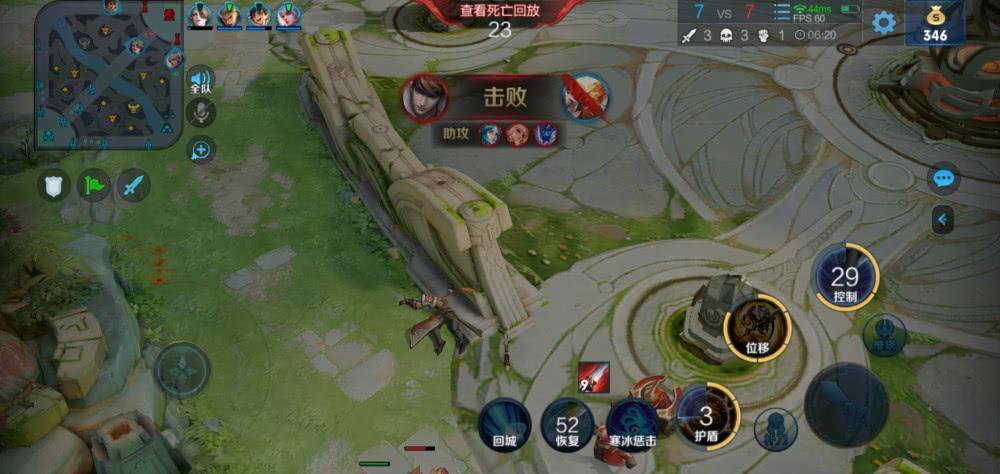Activate the 回城 recall button
The height and width of the screenshot is (474, 1000).
pos(504,424)
